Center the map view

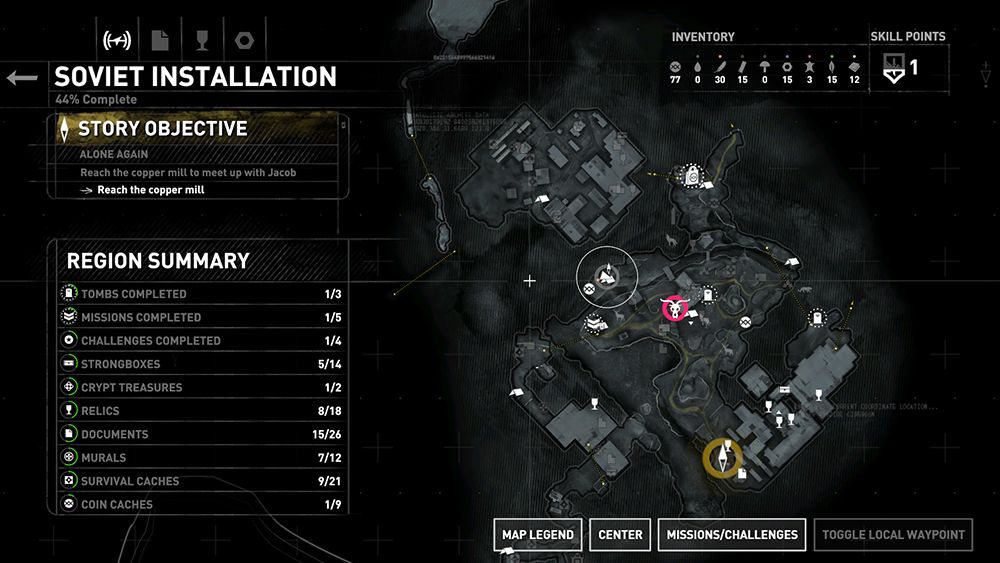coord(620,535)
